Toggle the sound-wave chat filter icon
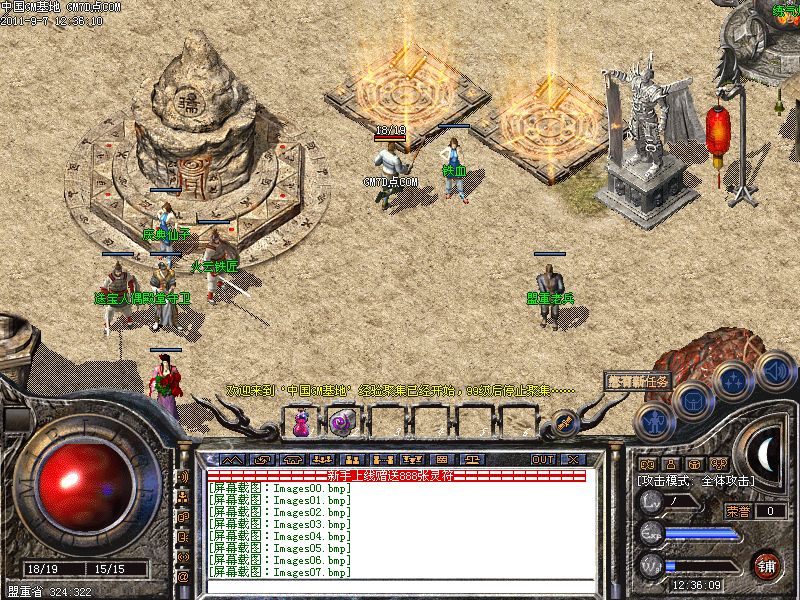Screen dimensions: 800x600 click(183, 478)
